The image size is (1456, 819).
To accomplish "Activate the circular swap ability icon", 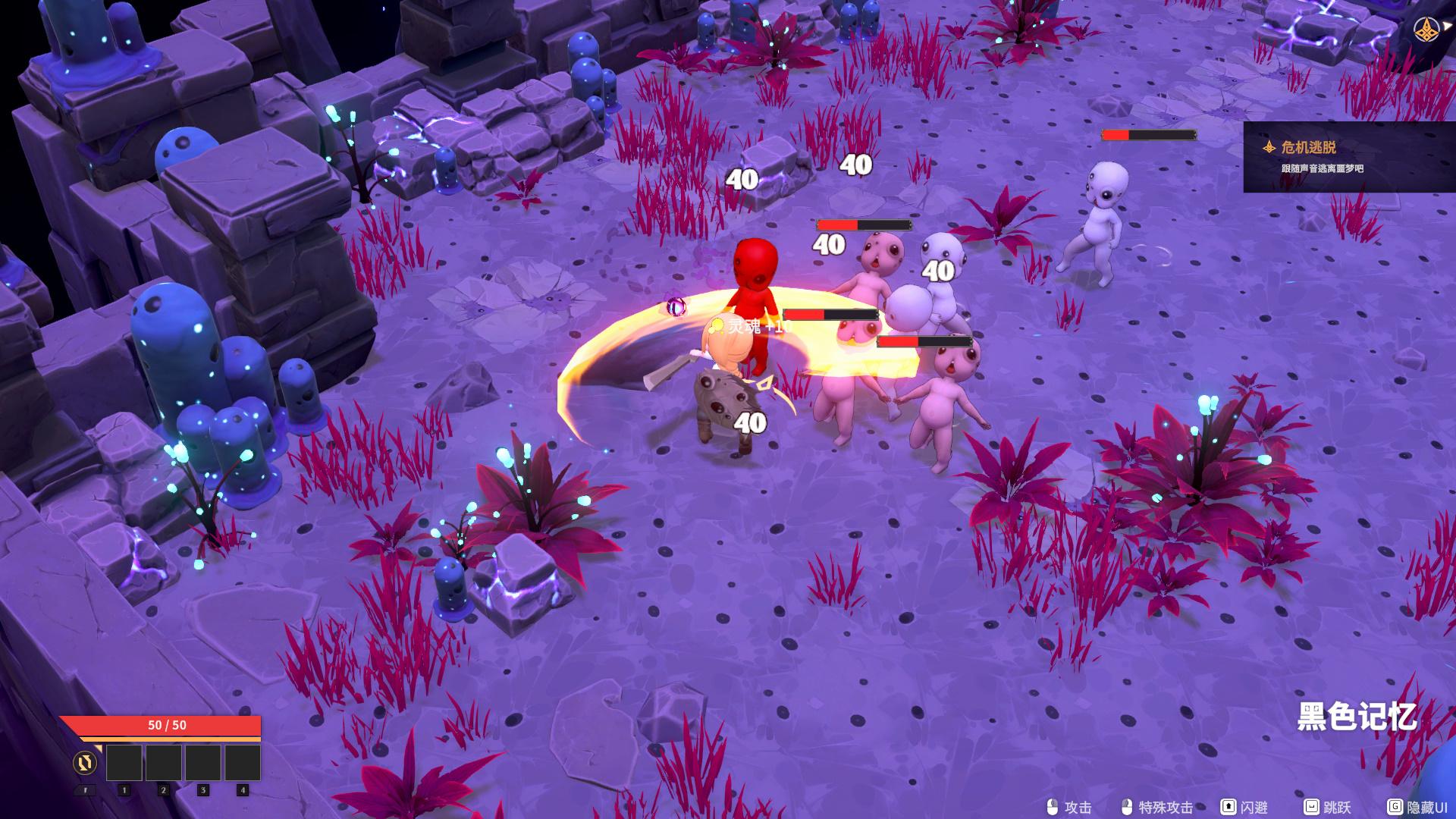I will (85, 762).
